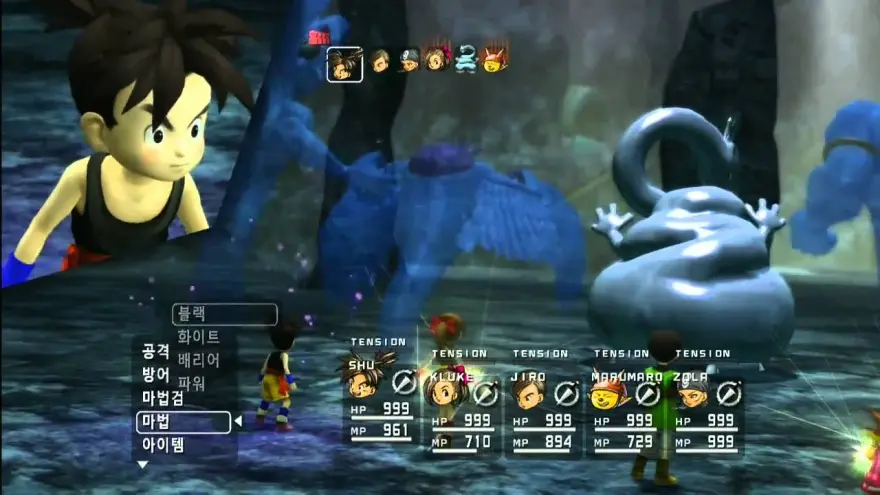The width and height of the screenshot is (880, 495).
Task: Pick the 마법검 (Magic Sword) command
Action: [x=162, y=398]
